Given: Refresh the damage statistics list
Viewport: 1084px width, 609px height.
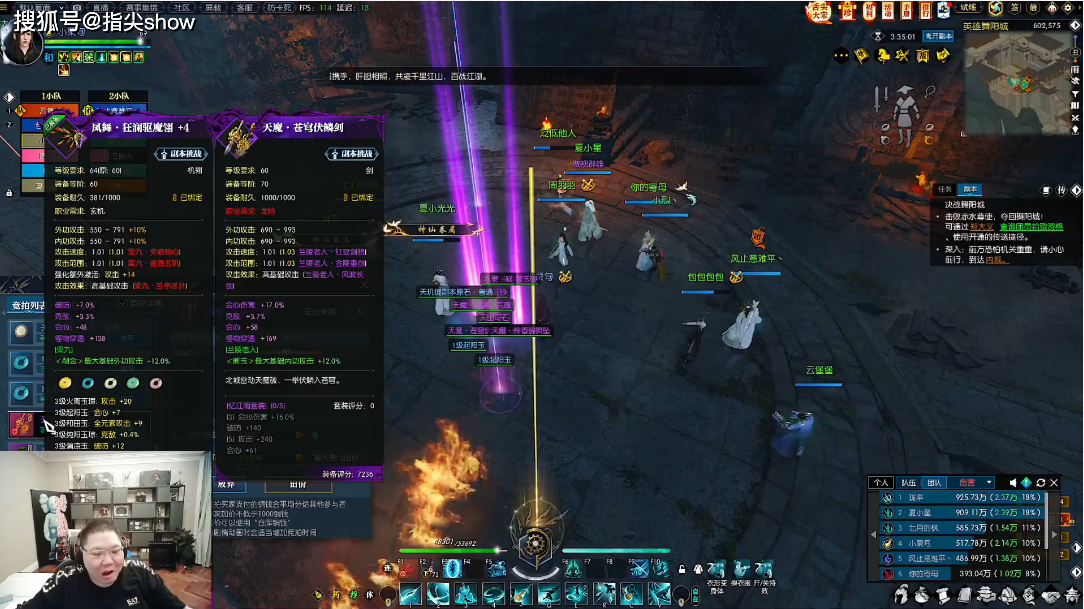Looking at the screenshot, I should (1040, 482).
